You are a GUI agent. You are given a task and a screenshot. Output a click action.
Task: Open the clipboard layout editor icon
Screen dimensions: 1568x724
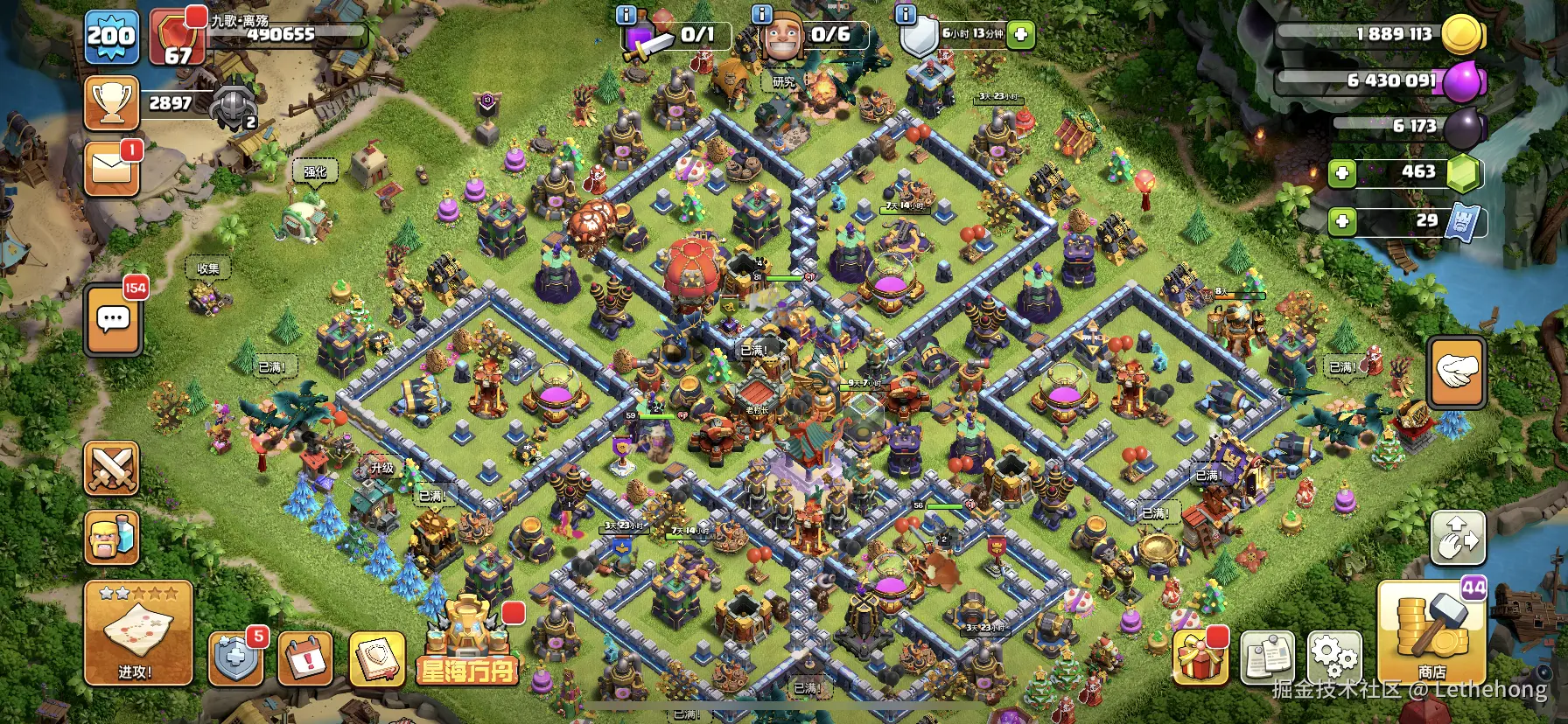coord(1268,658)
